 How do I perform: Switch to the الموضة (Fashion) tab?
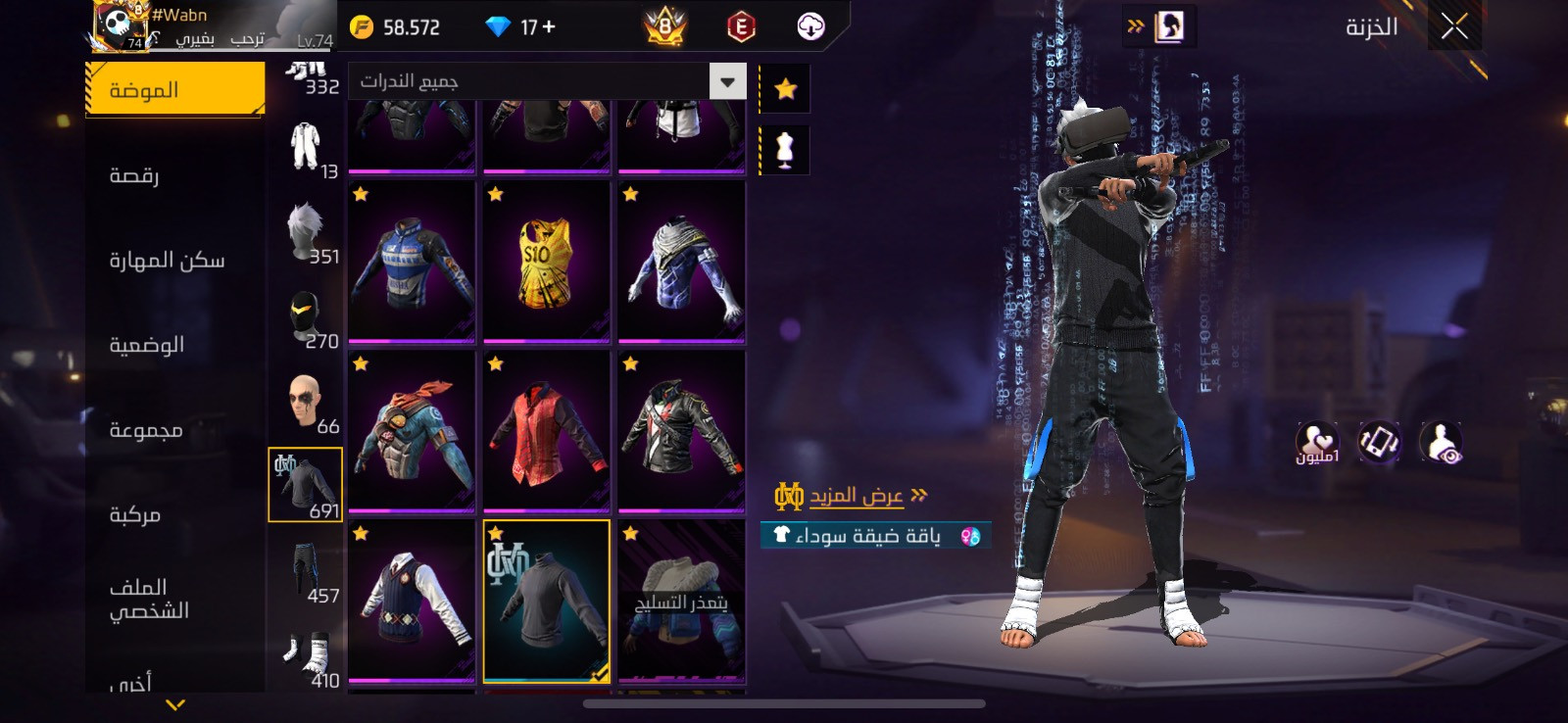[174, 90]
